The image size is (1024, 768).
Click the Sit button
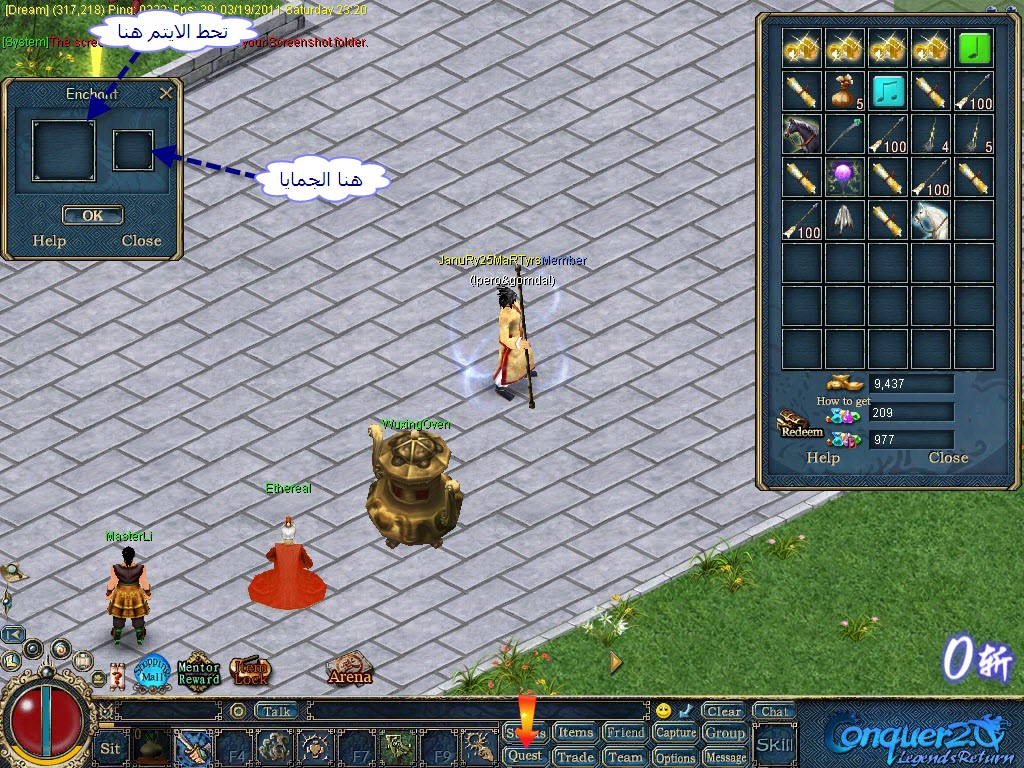(x=110, y=747)
